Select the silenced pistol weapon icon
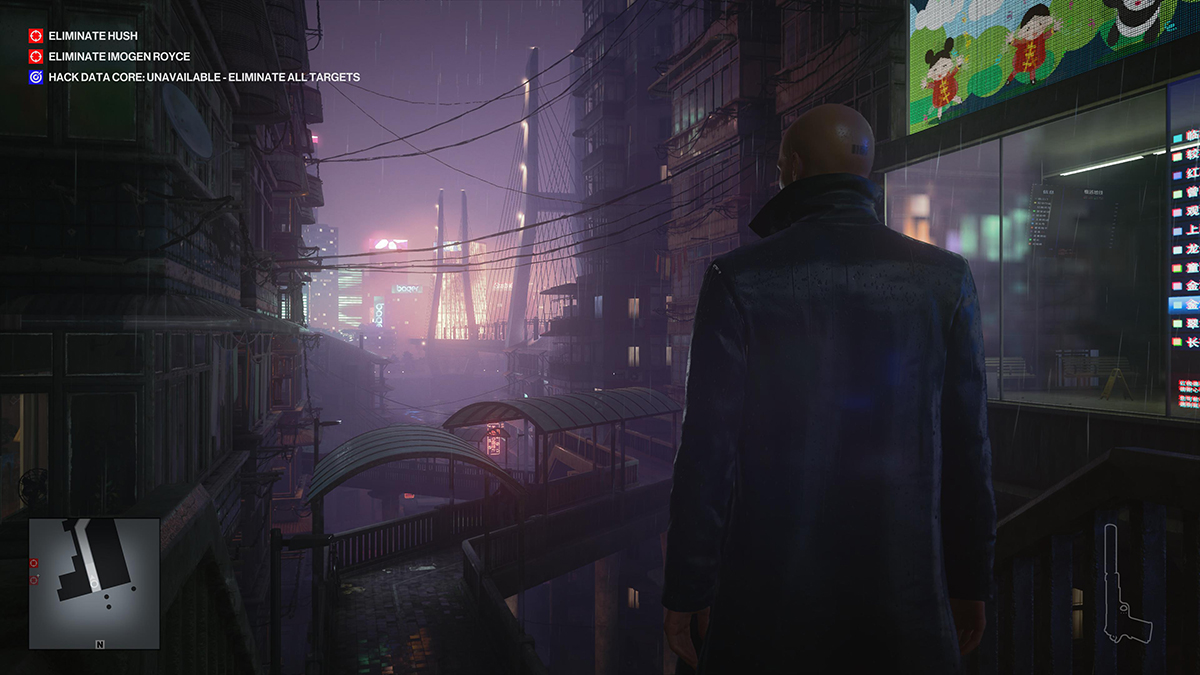 [x=1125, y=587]
